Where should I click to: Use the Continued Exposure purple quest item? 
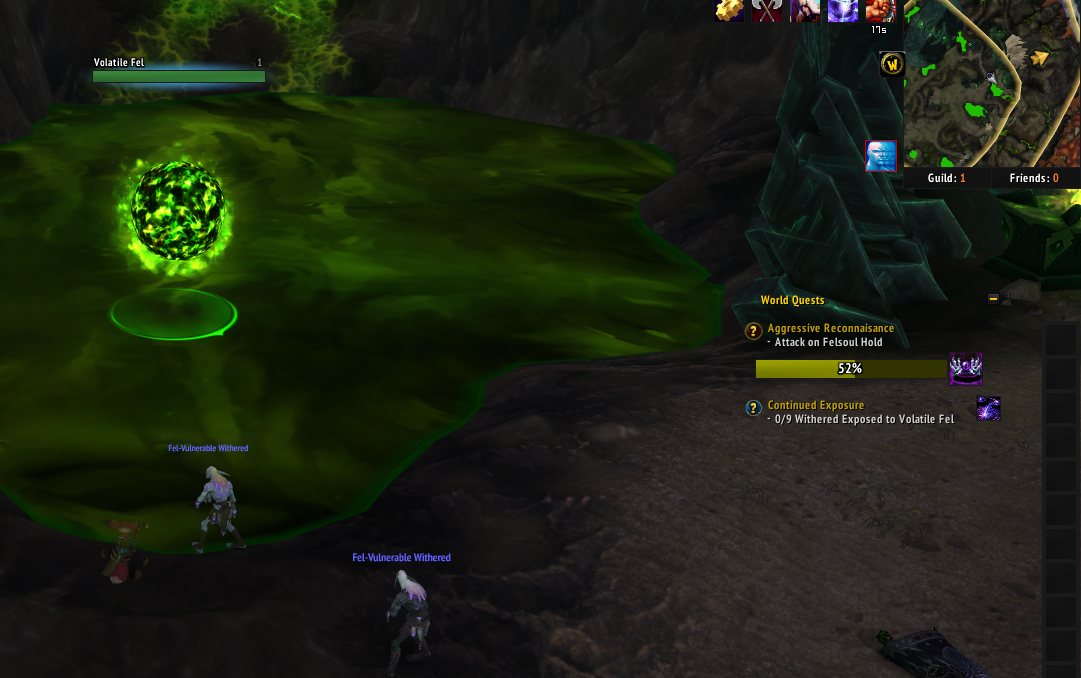tap(988, 408)
